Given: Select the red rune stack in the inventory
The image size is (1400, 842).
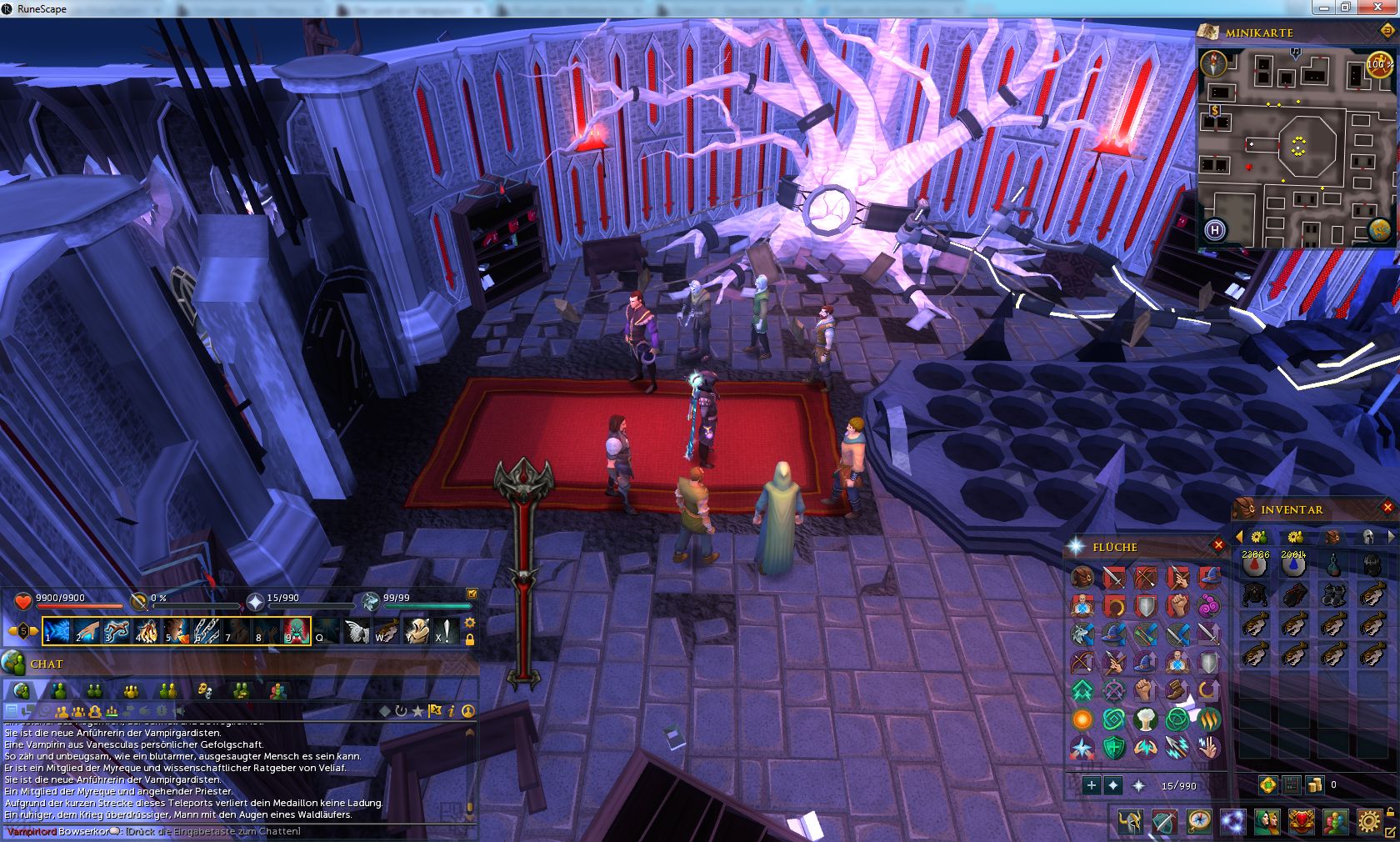Looking at the screenshot, I should click(x=1255, y=565).
